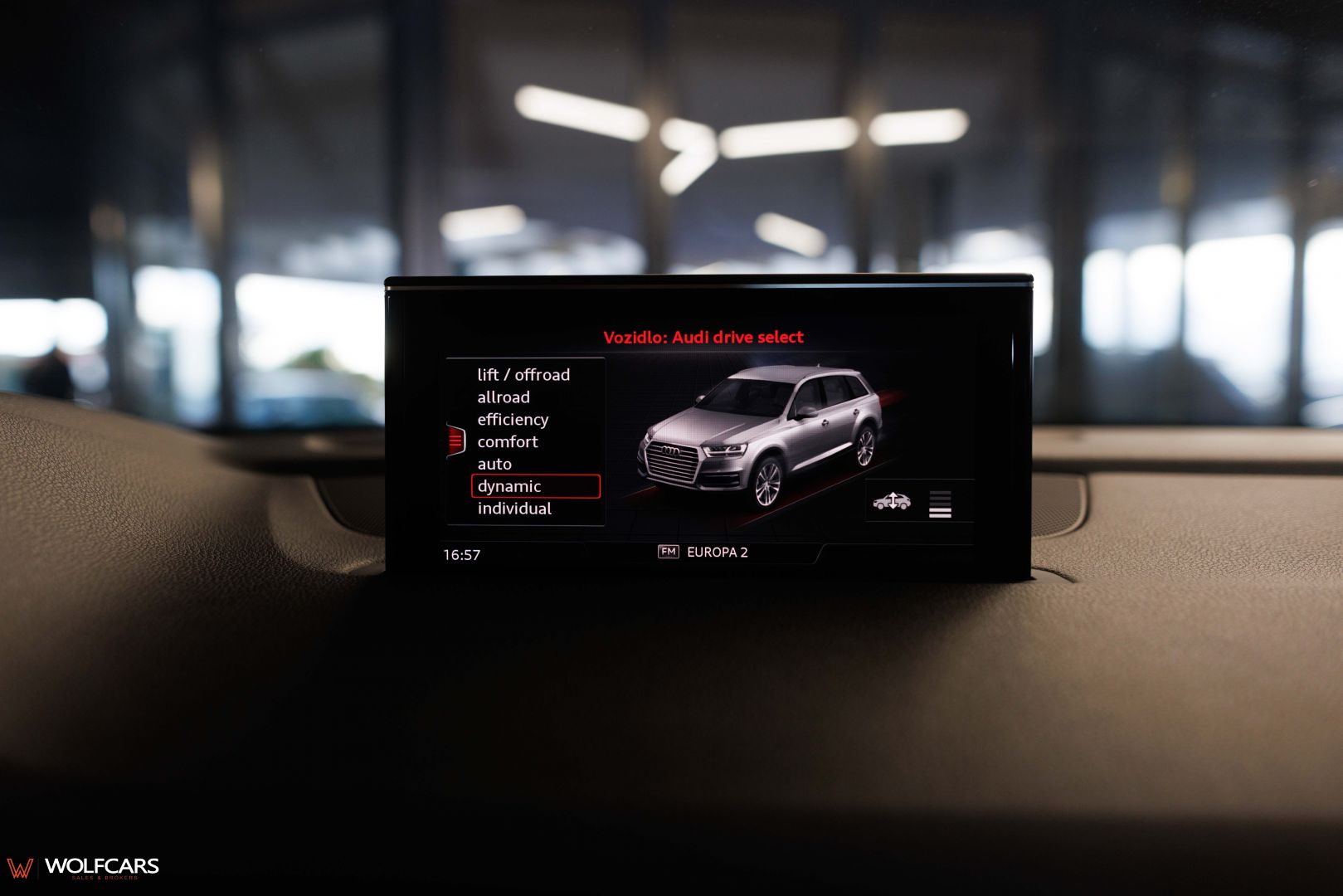Open the FM Europa 2 radio bar
This screenshot has height=896, width=1343.
pyautogui.click(x=703, y=553)
